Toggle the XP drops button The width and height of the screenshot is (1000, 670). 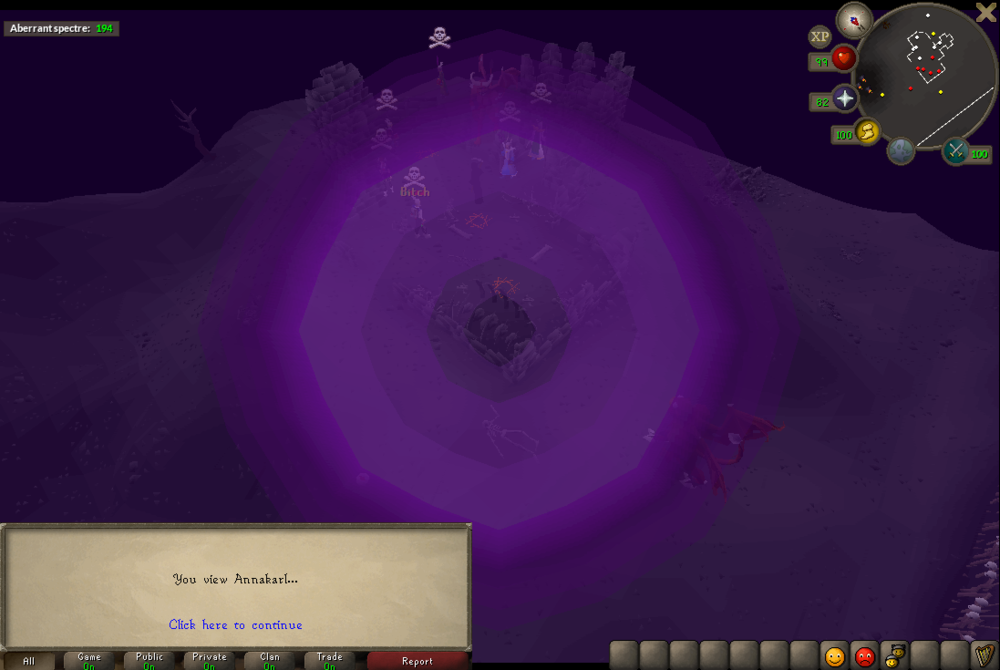tap(820, 37)
